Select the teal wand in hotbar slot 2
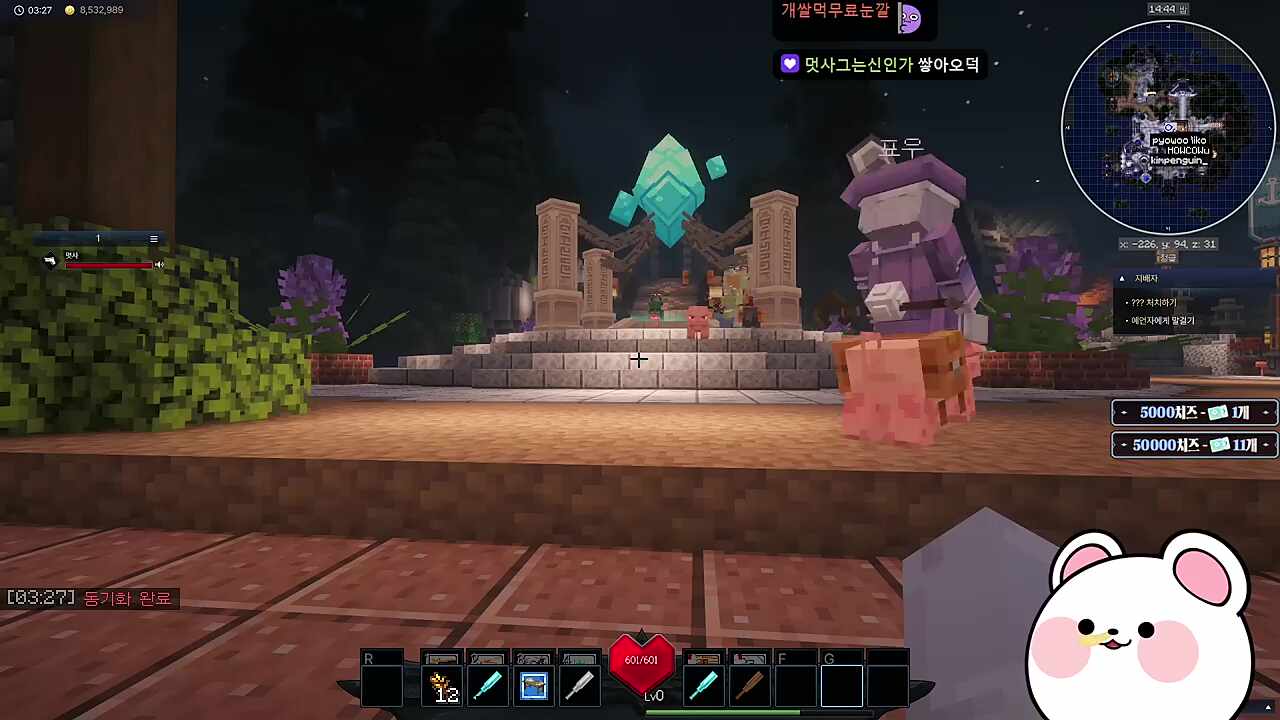This screenshot has width=1280, height=720. point(488,684)
